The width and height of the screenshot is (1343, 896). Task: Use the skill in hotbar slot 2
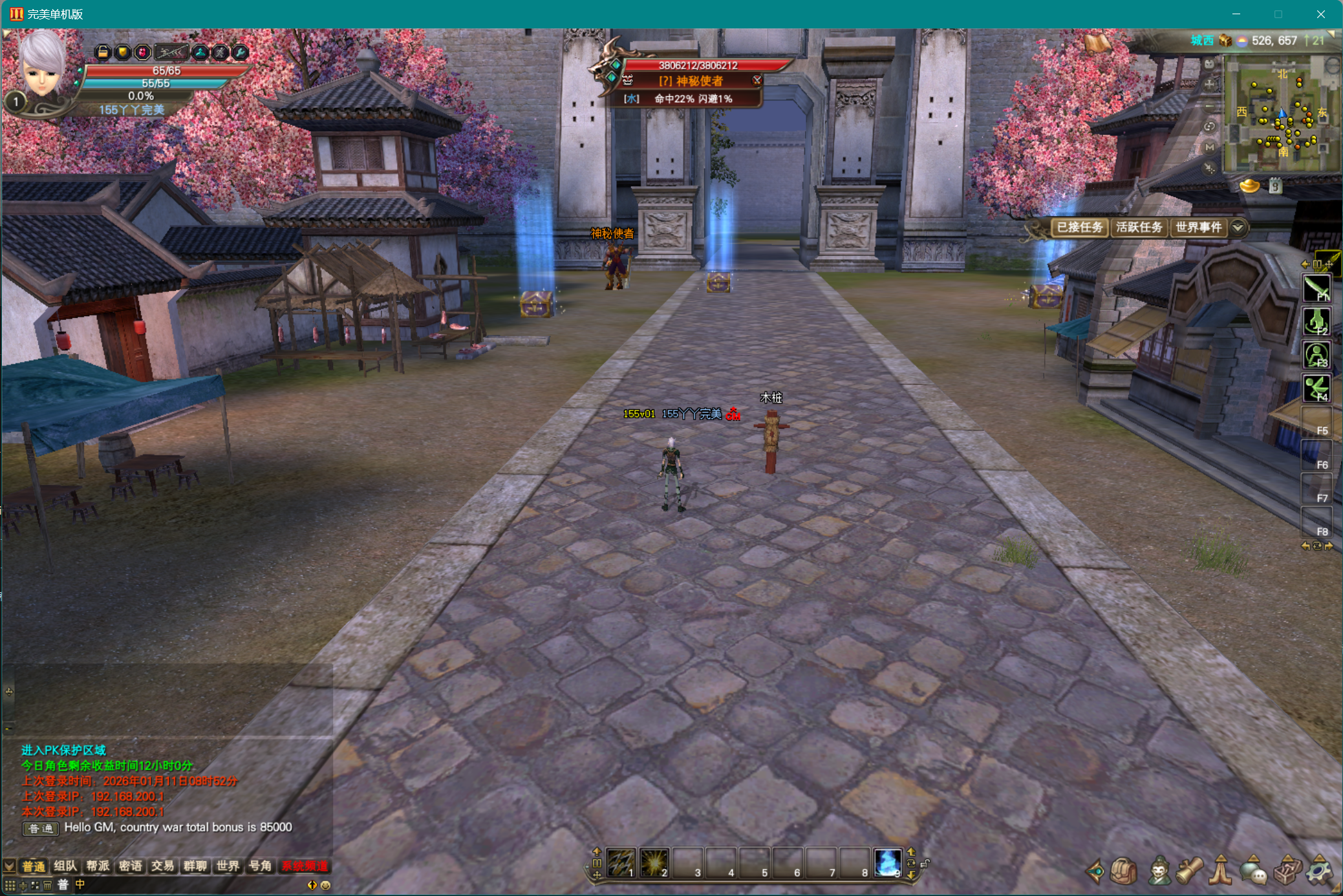[x=654, y=862]
